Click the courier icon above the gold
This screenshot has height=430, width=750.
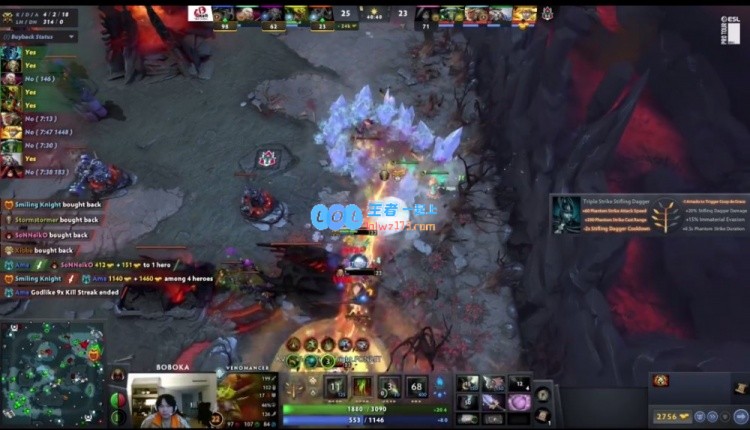[x=661, y=380]
